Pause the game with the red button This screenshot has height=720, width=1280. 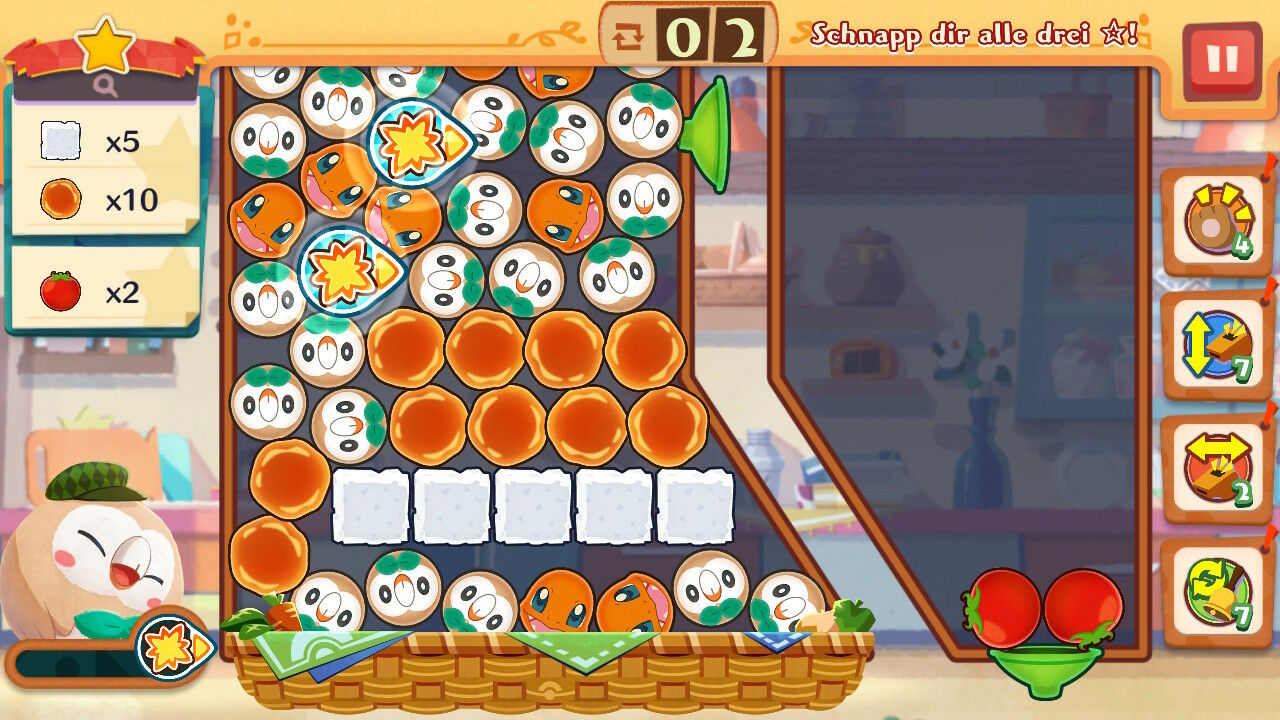1221,60
